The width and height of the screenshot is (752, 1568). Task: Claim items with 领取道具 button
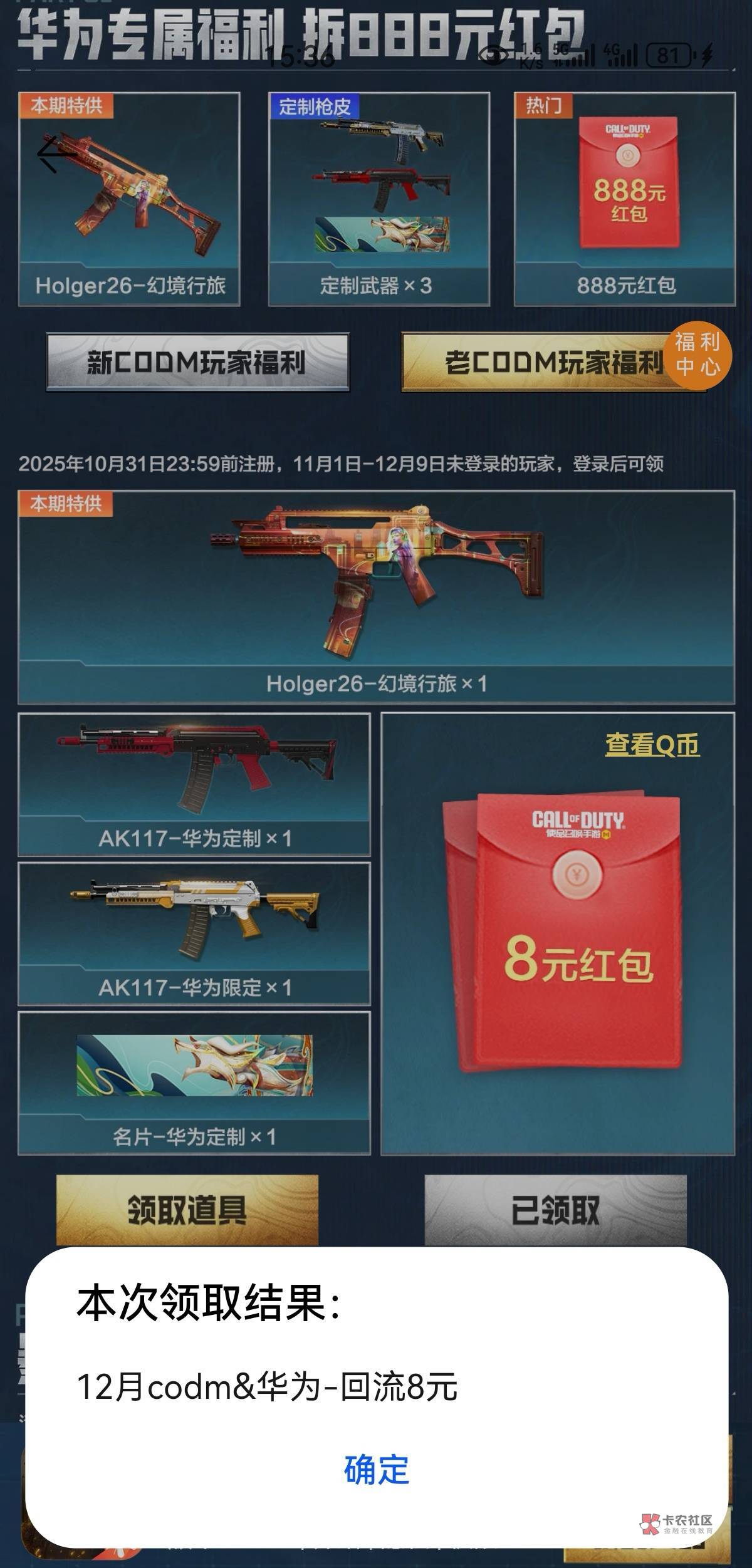(x=187, y=1210)
